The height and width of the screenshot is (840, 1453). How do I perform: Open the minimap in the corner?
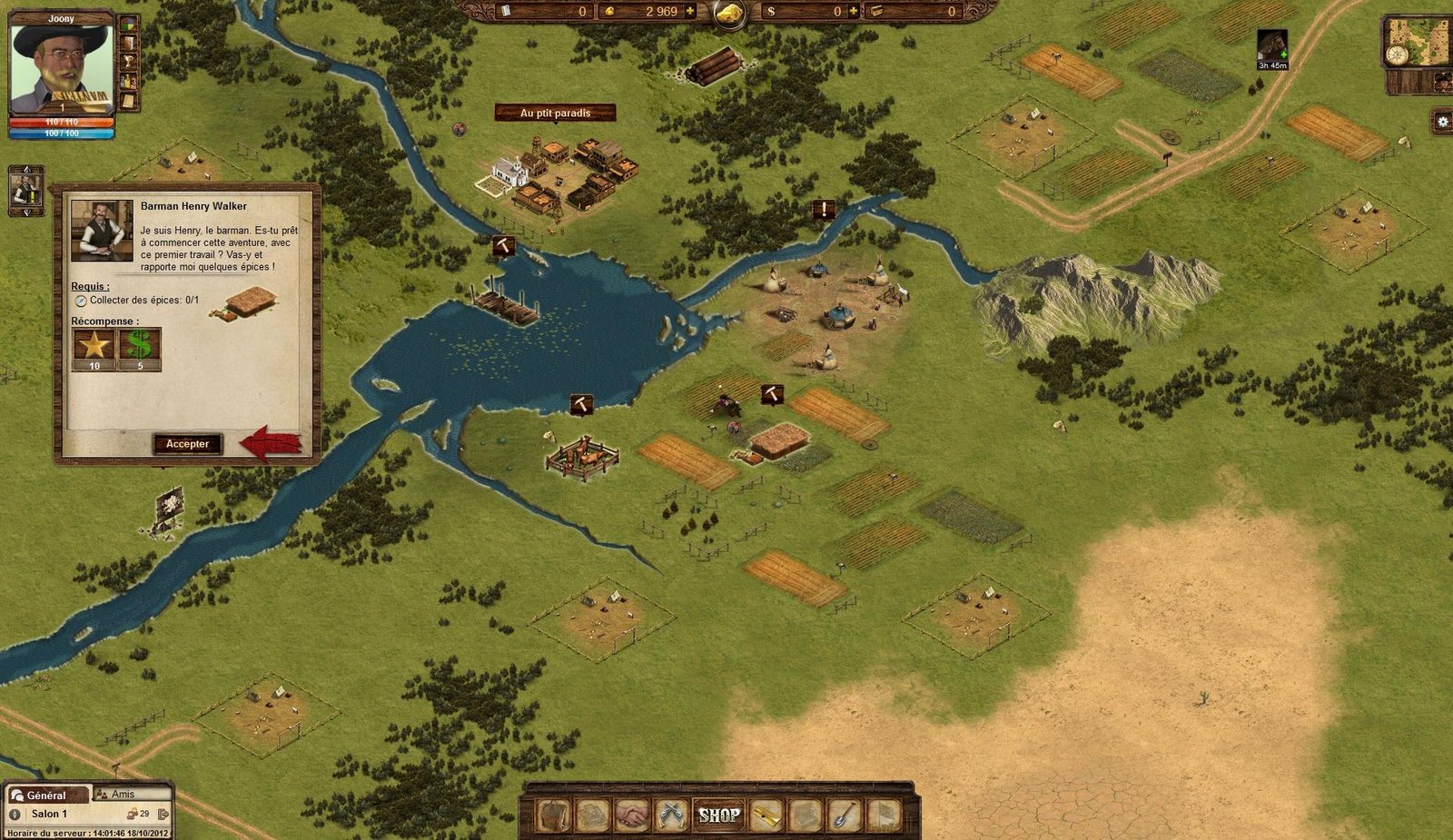[x=1417, y=42]
